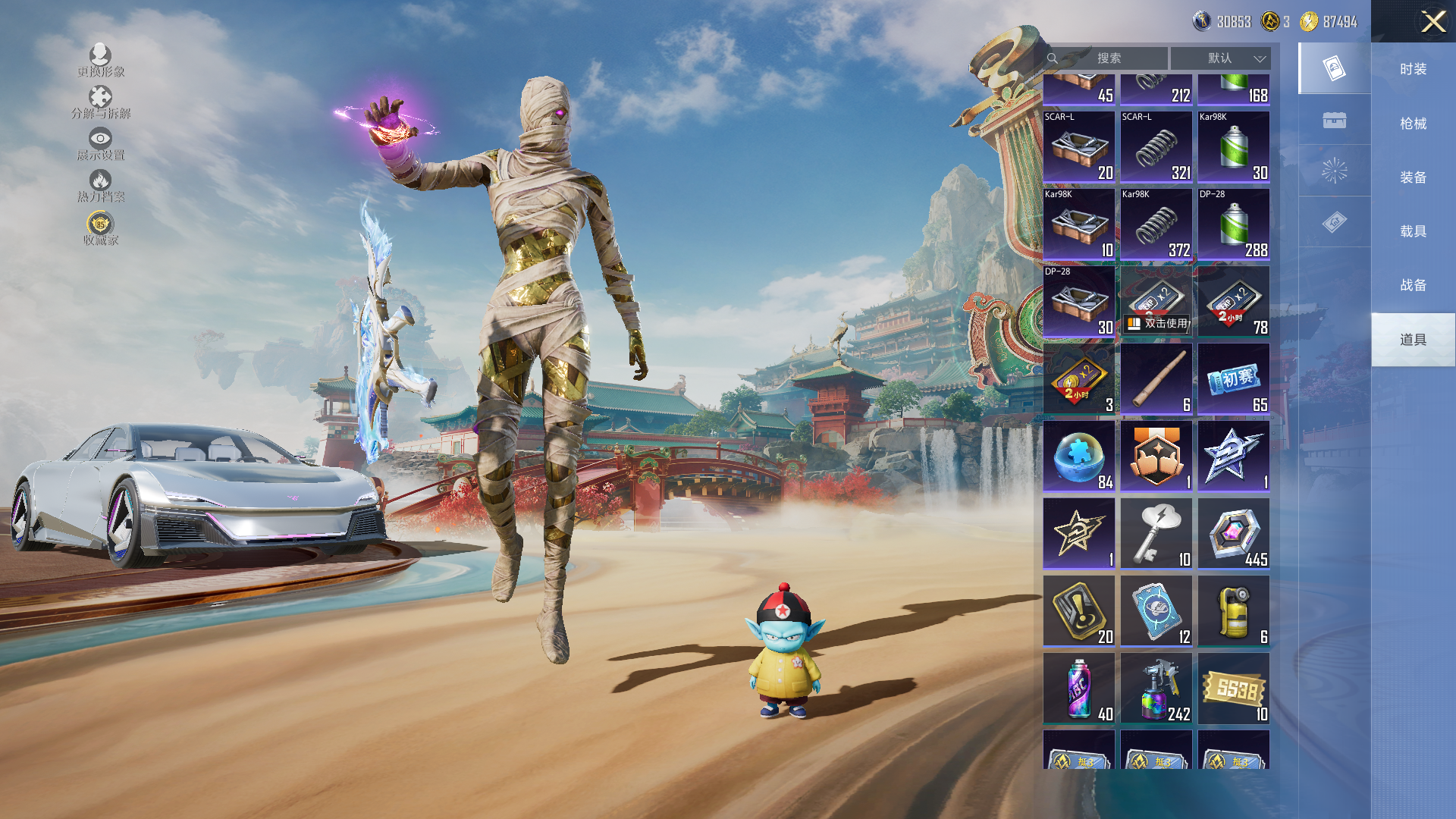The image size is (1456, 819).
Task: Show the 载具 category tab
Action: (x=1413, y=231)
